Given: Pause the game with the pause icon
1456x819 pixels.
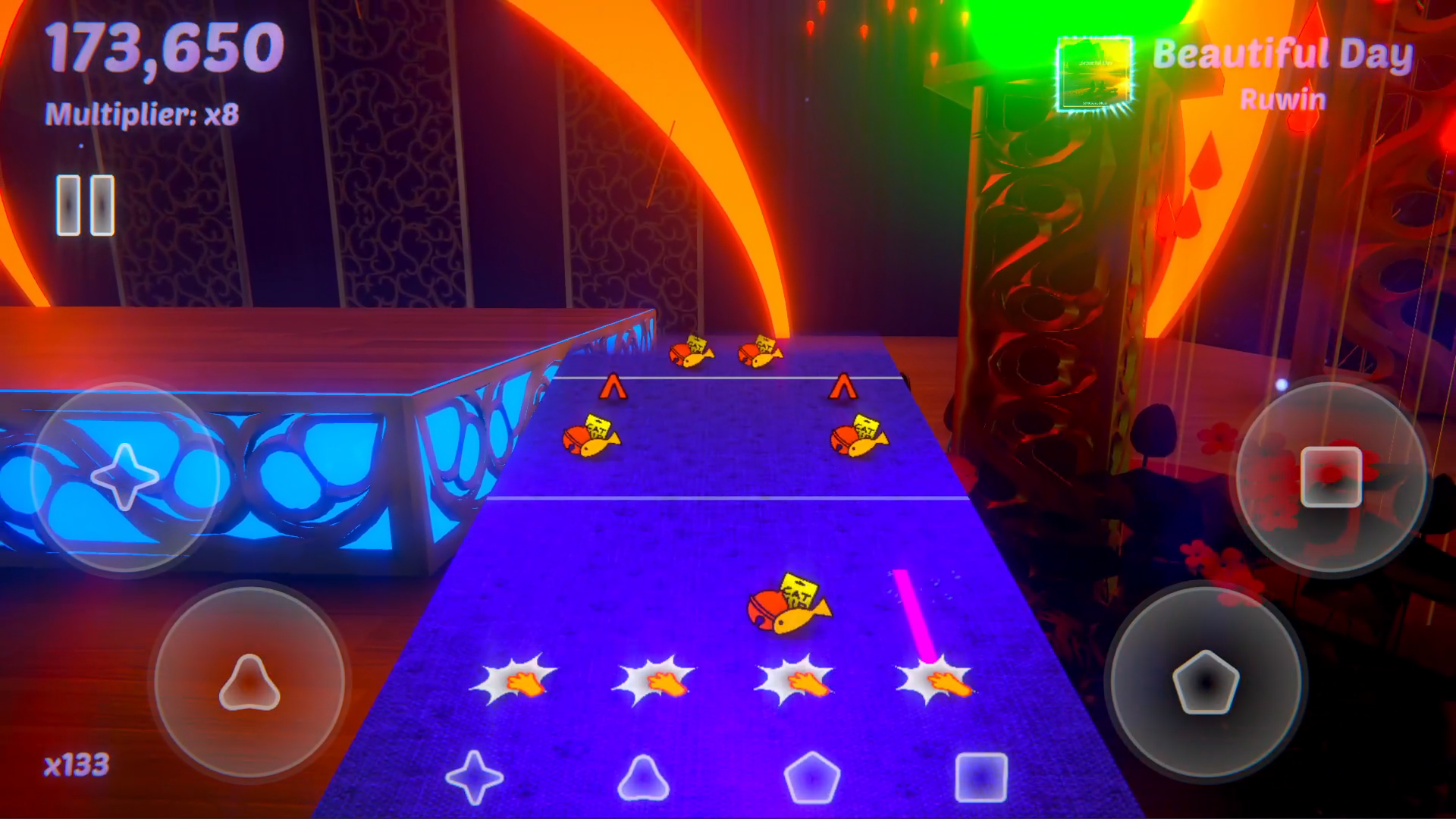Looking at the screenshot, I should coord(83,203).
